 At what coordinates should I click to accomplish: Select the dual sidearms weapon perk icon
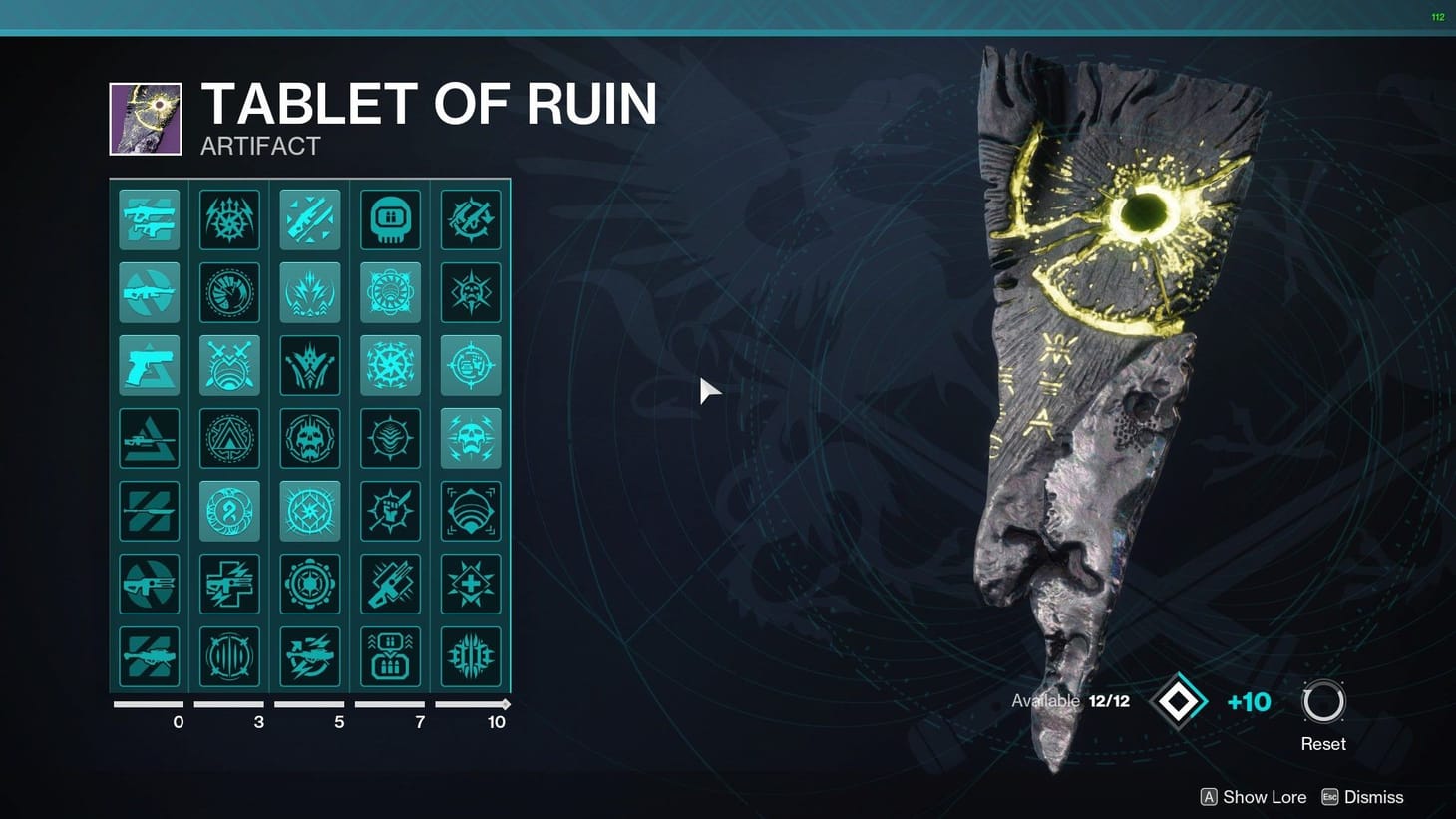pyautogui.click(x=150, y=219)
